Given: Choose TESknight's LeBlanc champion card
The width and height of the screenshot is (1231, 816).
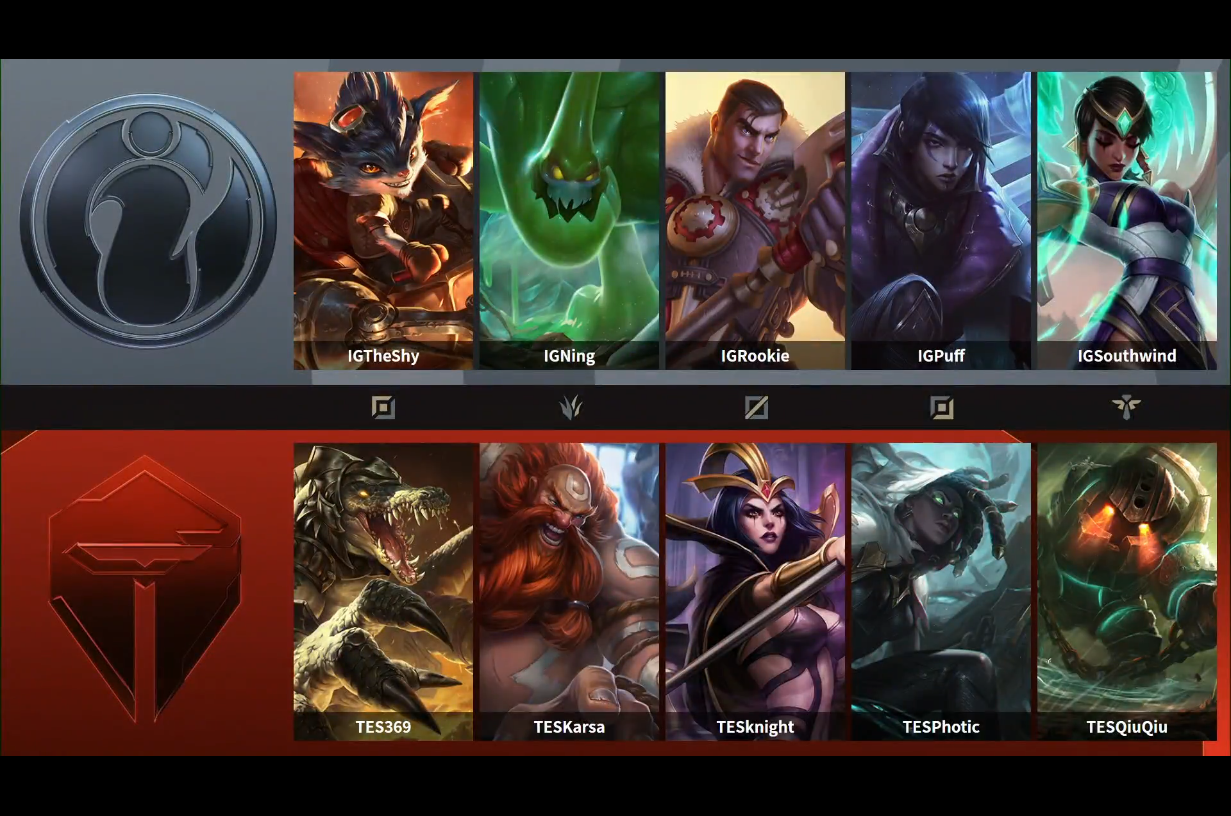Looking at the screenshot, I should [755, 590].
